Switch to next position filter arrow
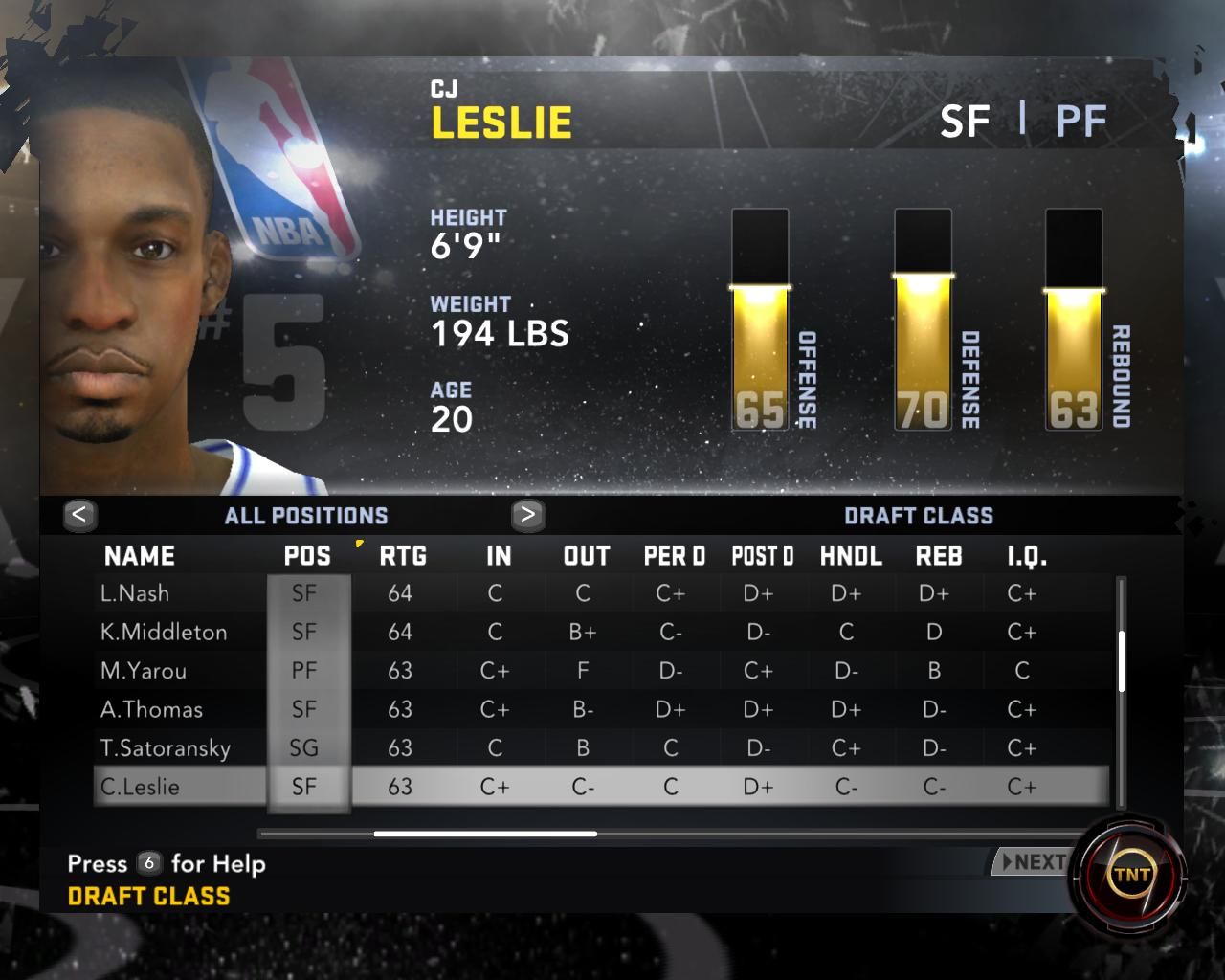The width and height of the screenshot is (1225, 980). click(527, 515)
